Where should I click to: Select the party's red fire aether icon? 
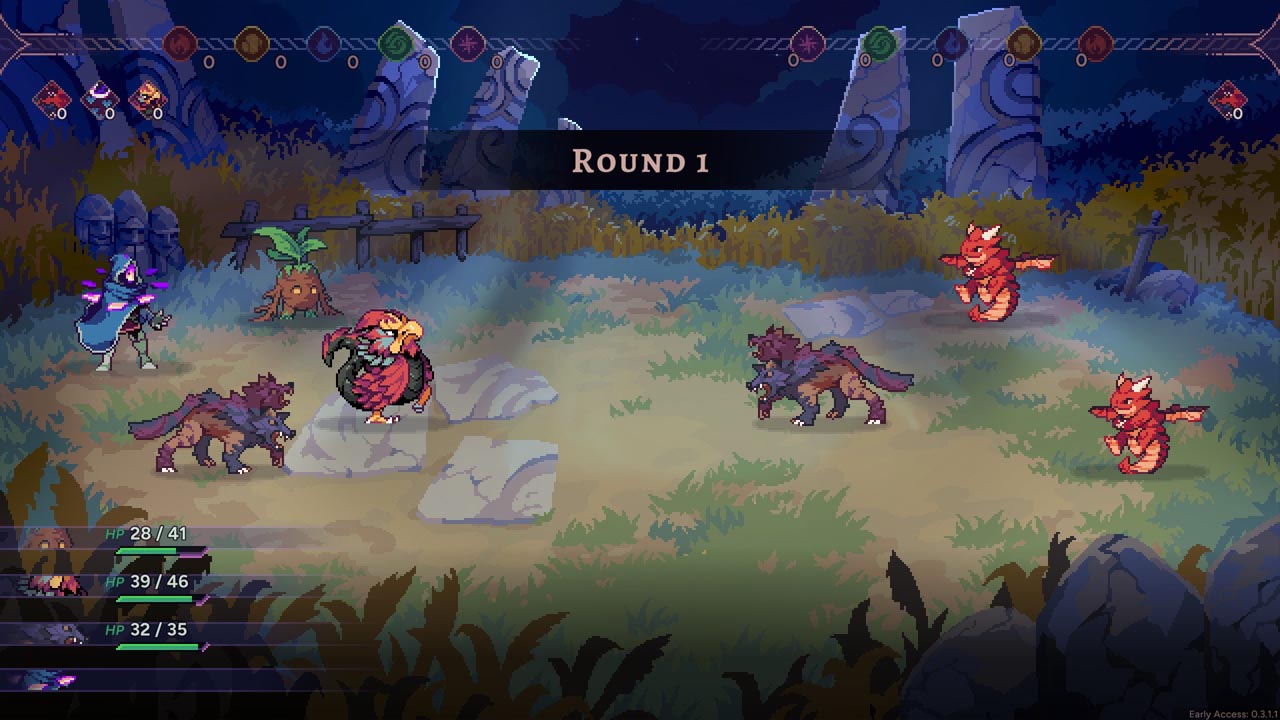coord(180,44)
